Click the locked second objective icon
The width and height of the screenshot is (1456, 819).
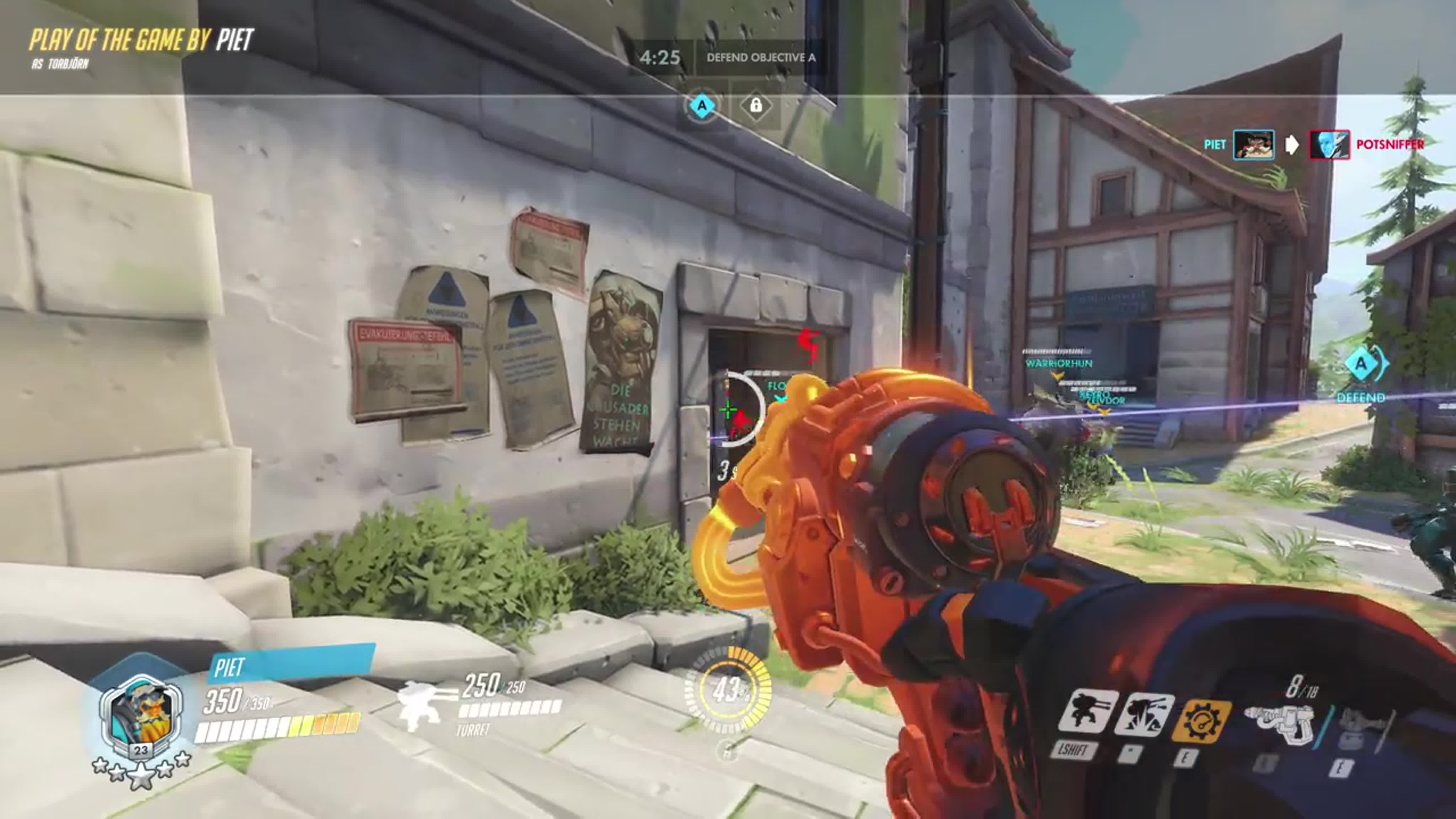(x=756, y=106)
